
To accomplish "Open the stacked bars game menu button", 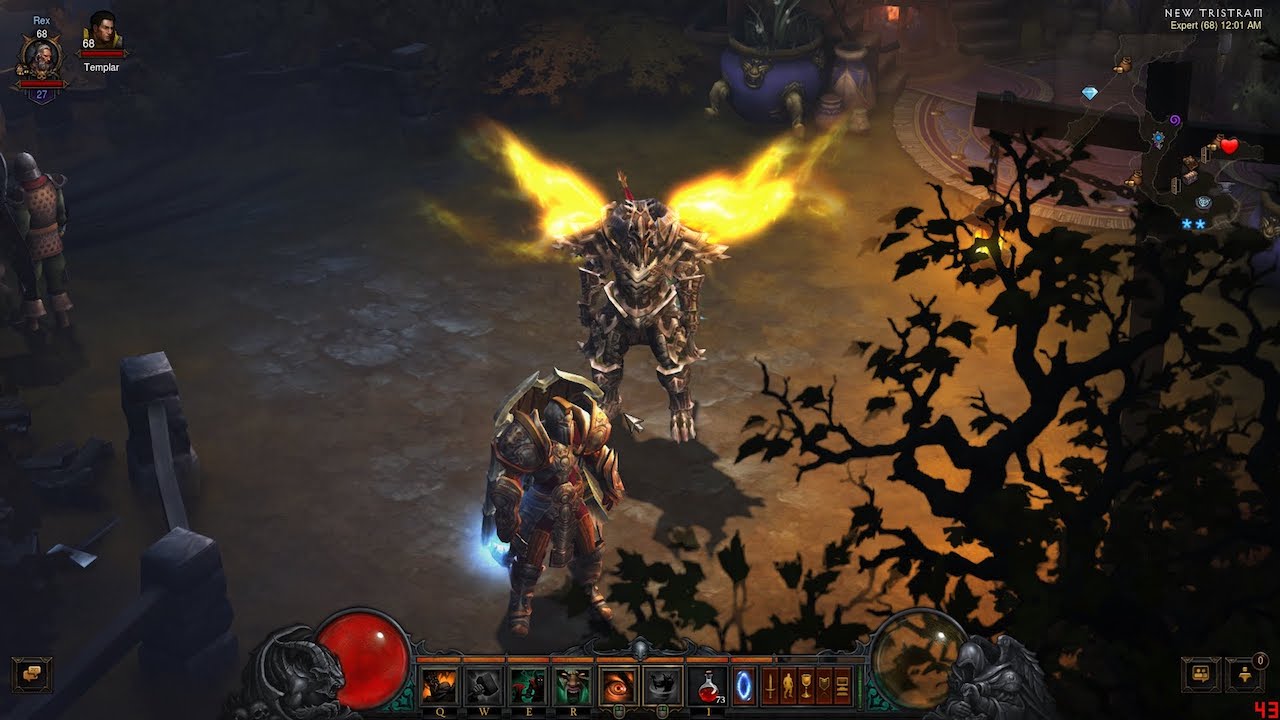I will point(842,687).
